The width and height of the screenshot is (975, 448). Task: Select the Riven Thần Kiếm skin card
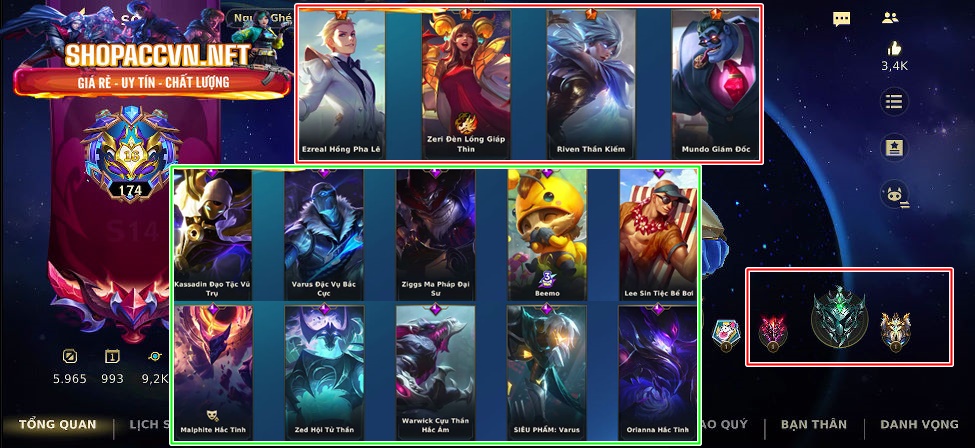(590, 85)
